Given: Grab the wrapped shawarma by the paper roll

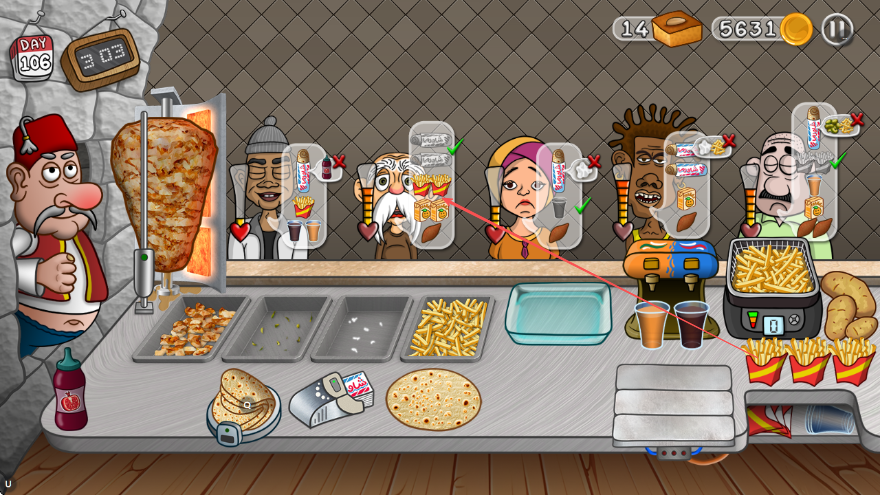Looking at the screenshot, I should 332,398.
